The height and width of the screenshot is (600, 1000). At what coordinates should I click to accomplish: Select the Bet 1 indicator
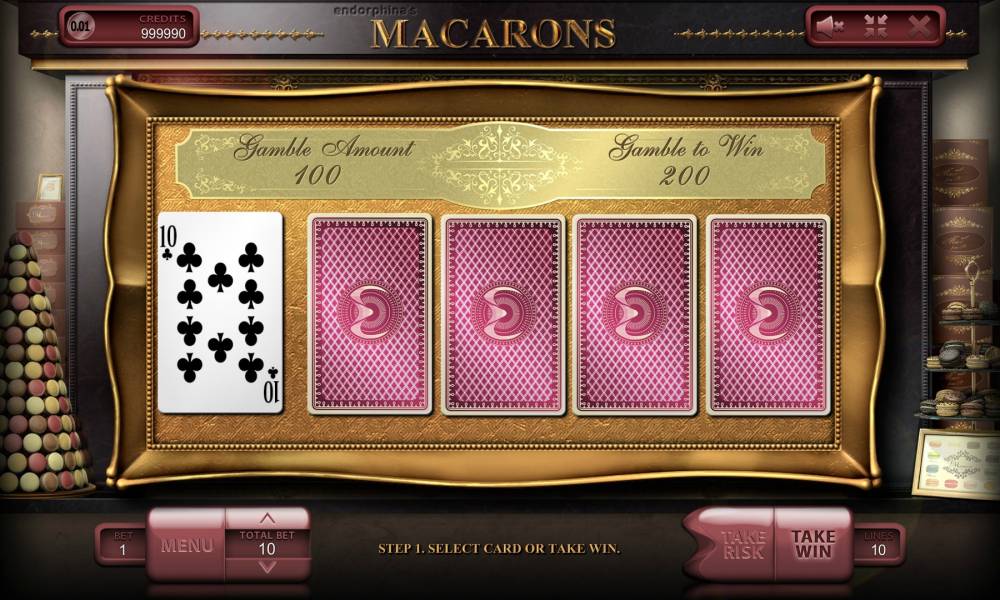point(120,545)
